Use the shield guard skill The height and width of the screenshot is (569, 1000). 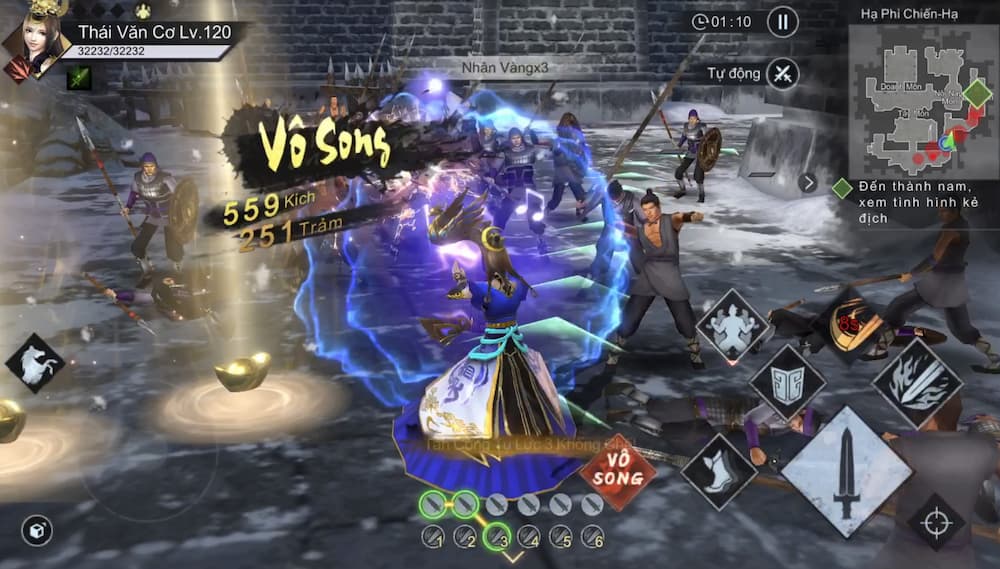[x=788, y=382]
